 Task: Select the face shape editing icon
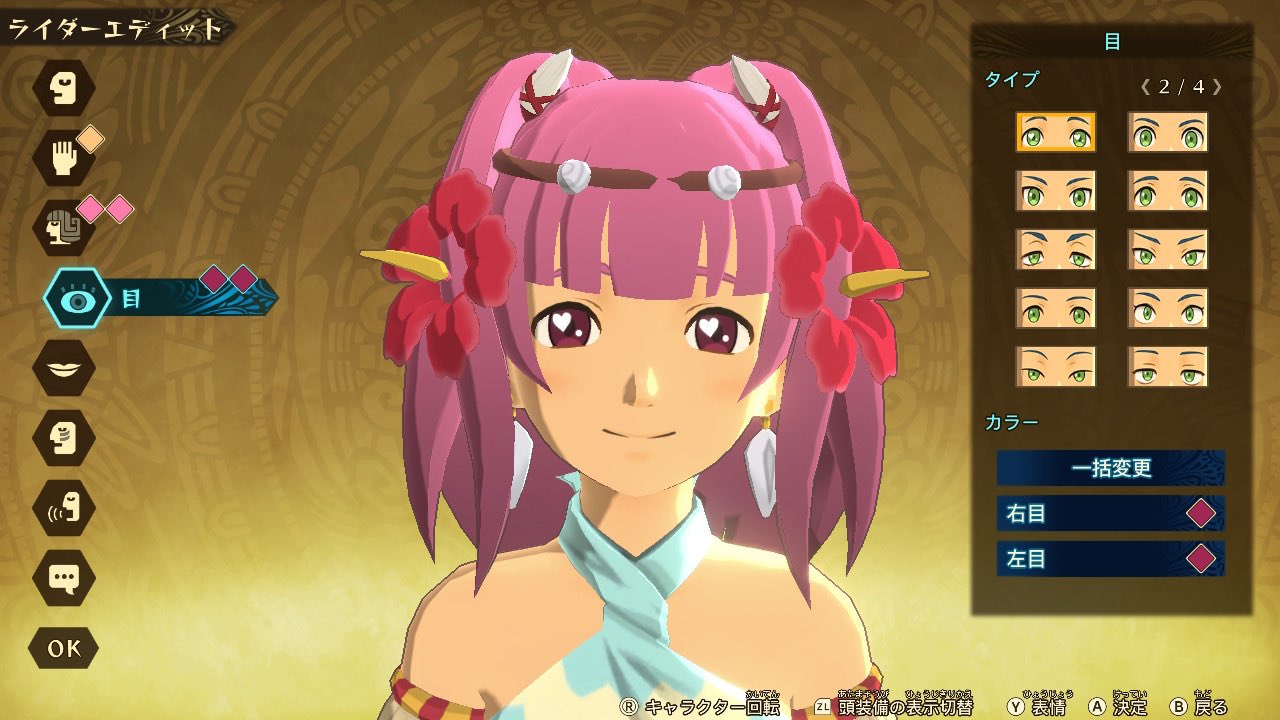click(x=64, y=87)
